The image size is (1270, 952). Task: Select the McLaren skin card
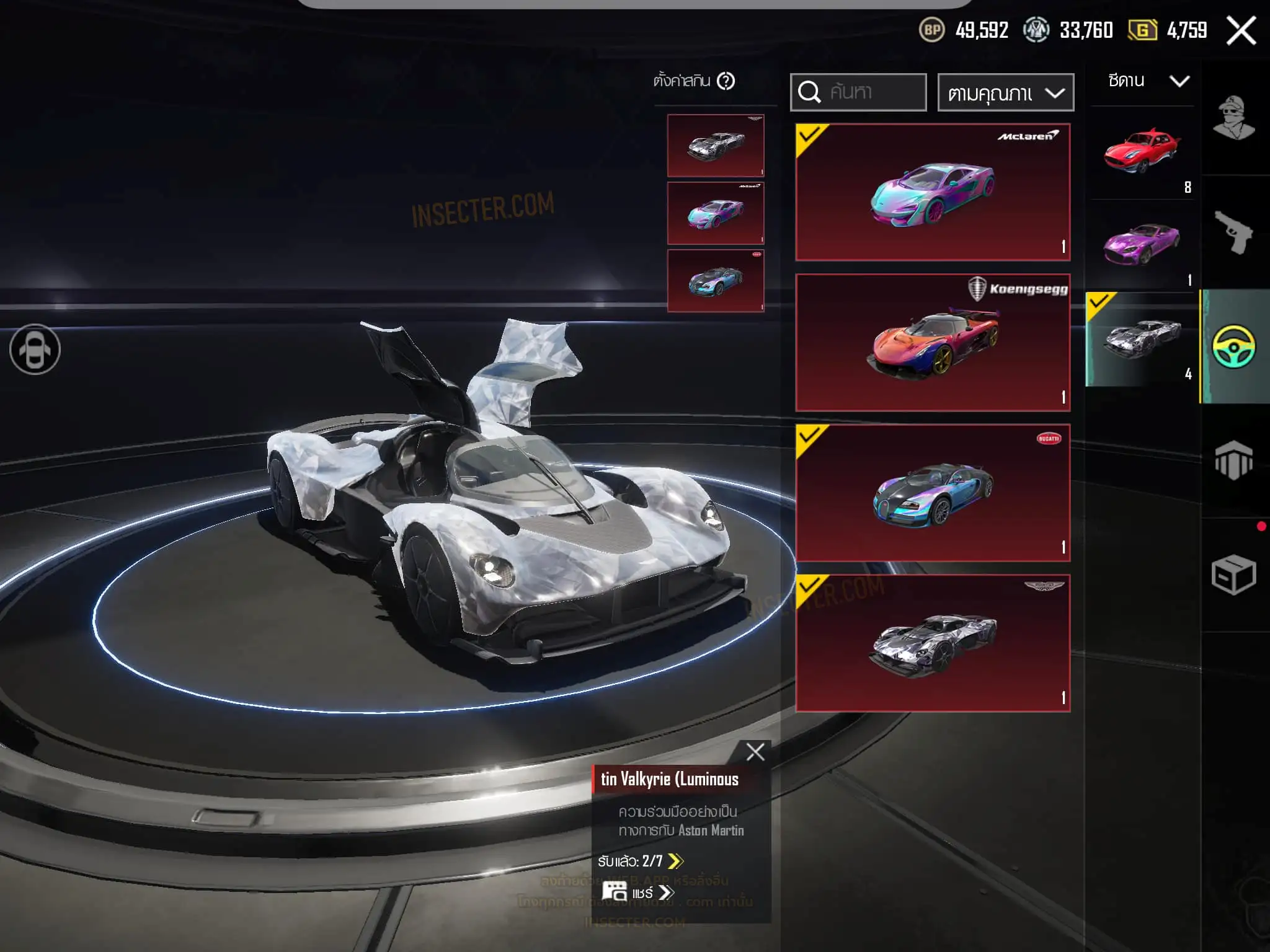(x=933, y=192)
